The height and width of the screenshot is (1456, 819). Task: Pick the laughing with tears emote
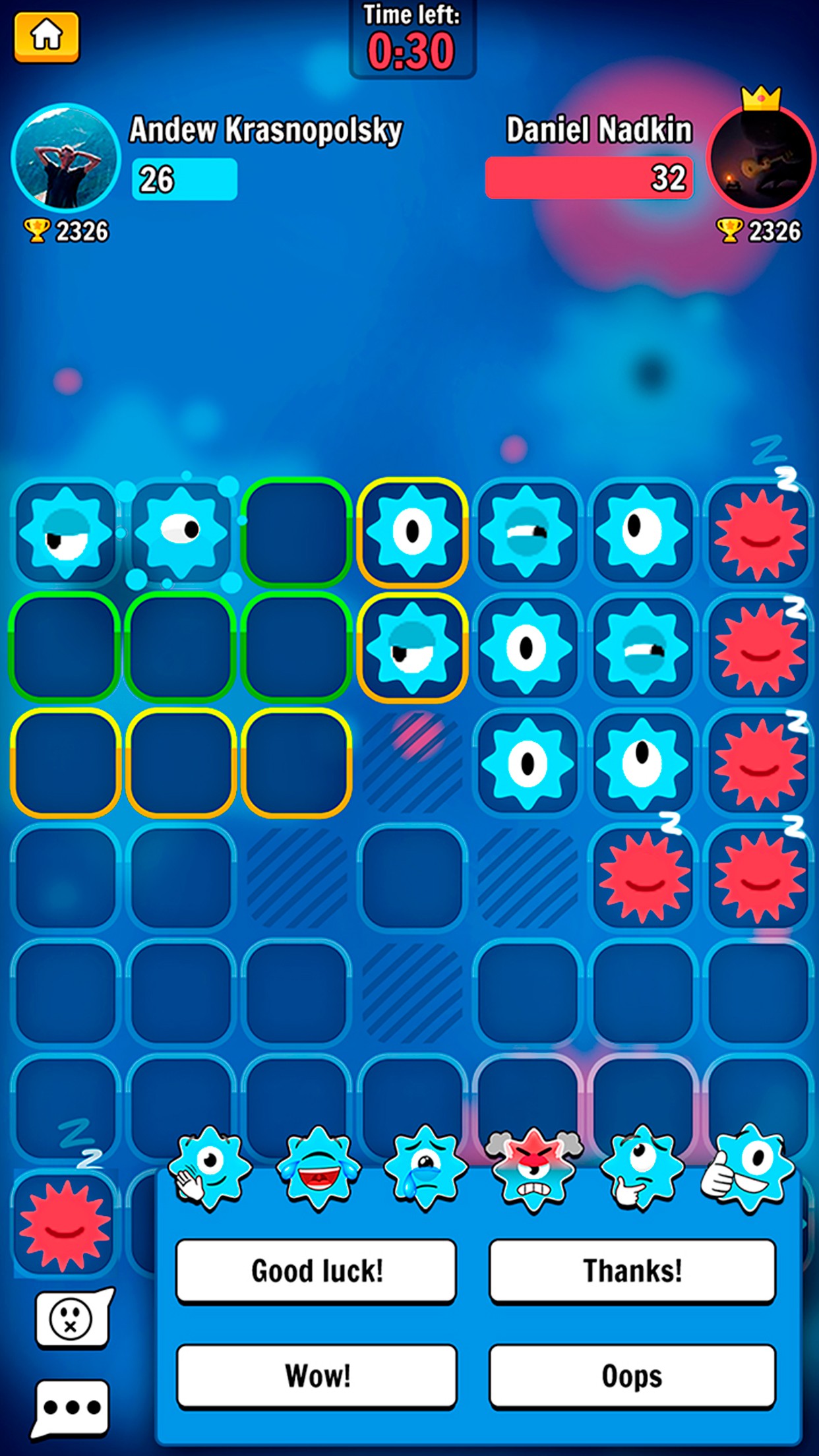(318, 1168)
